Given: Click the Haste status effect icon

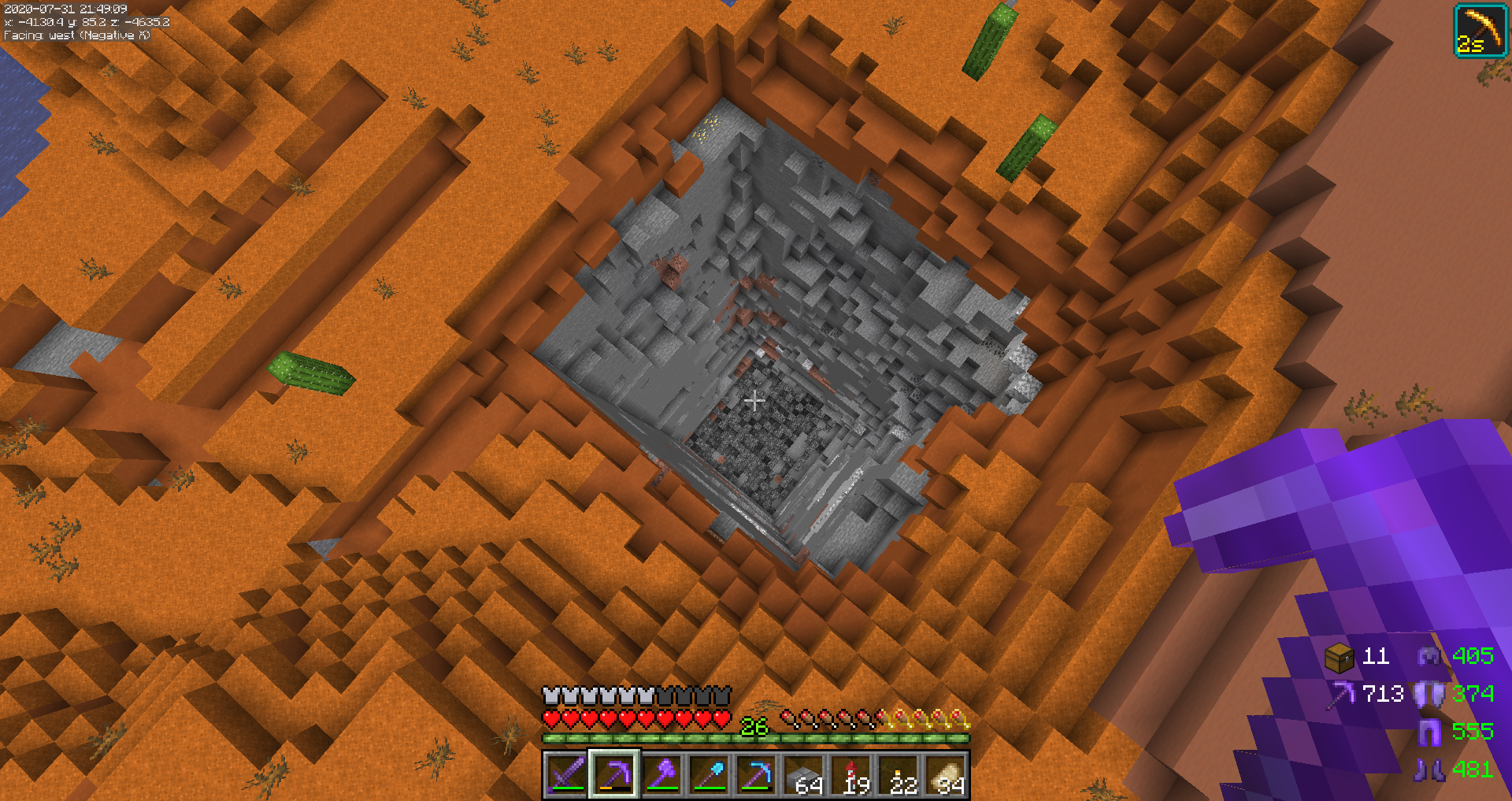Looking at the screenshot, I should coord(1480,31).
